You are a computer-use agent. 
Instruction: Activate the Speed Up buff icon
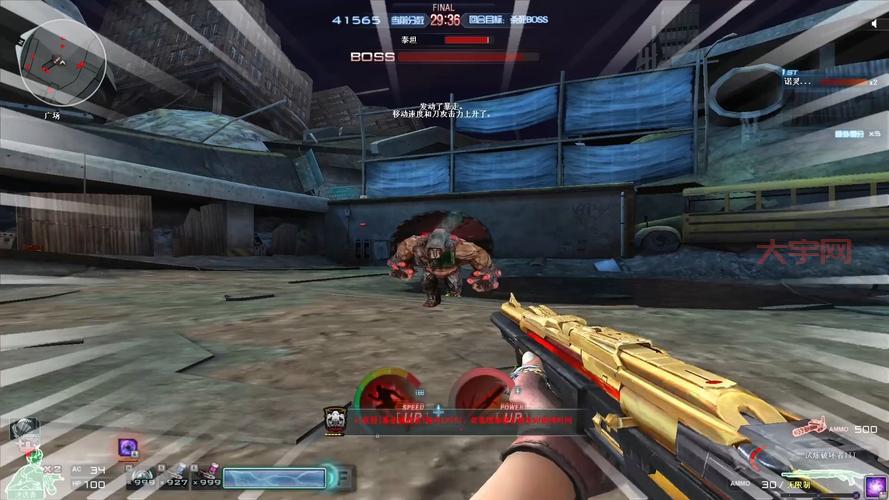pos(392,392)
